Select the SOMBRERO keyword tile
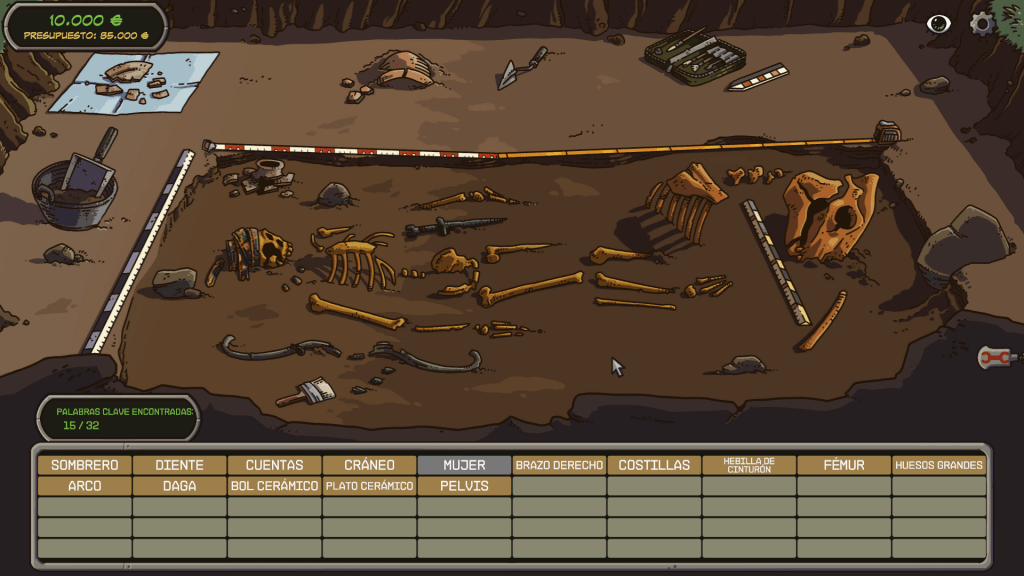The height and width of the screenshot is (576, 1024). [85, 465]
